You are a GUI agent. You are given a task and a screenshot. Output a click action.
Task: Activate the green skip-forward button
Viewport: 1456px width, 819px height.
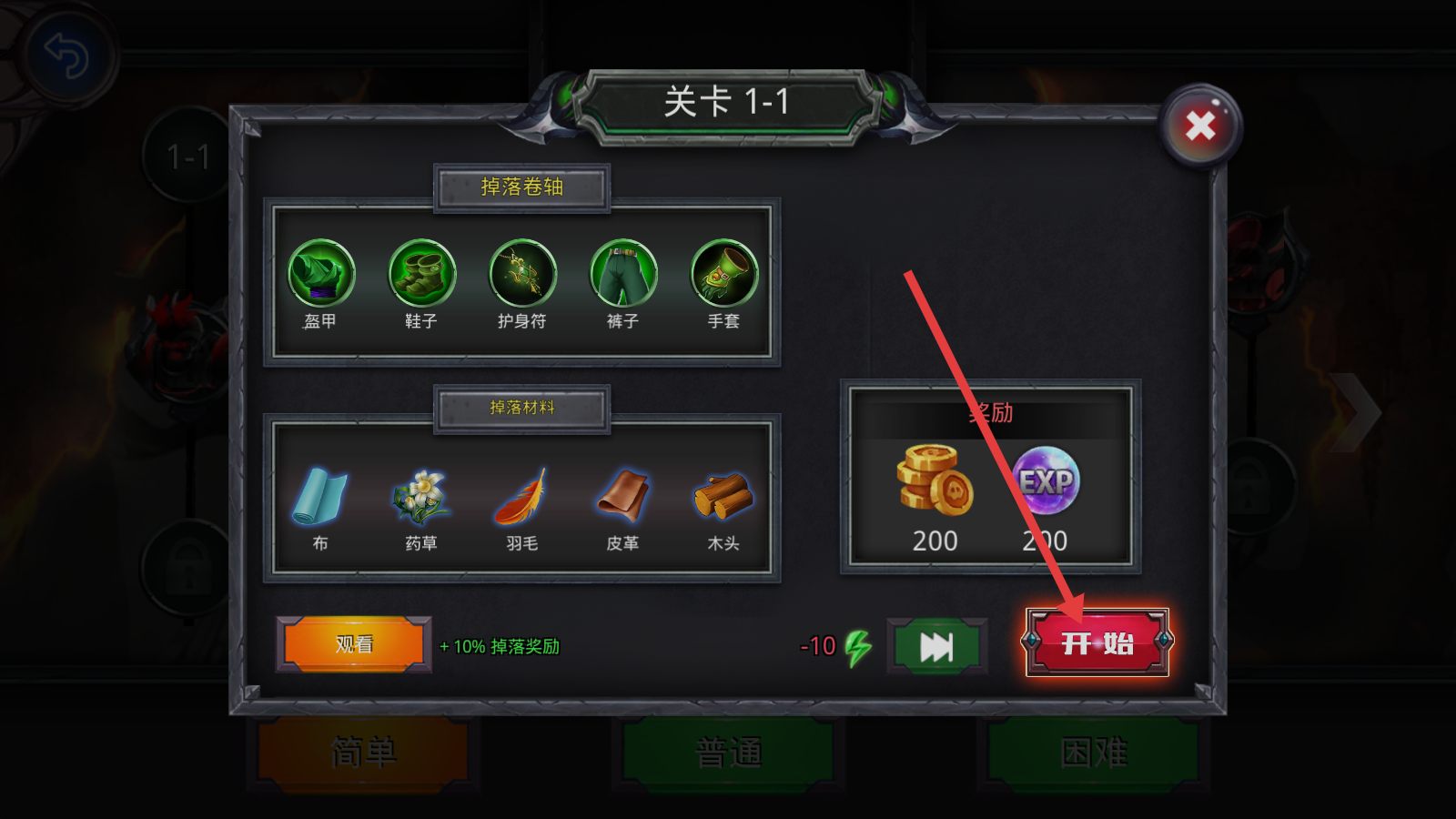(936, 646)
